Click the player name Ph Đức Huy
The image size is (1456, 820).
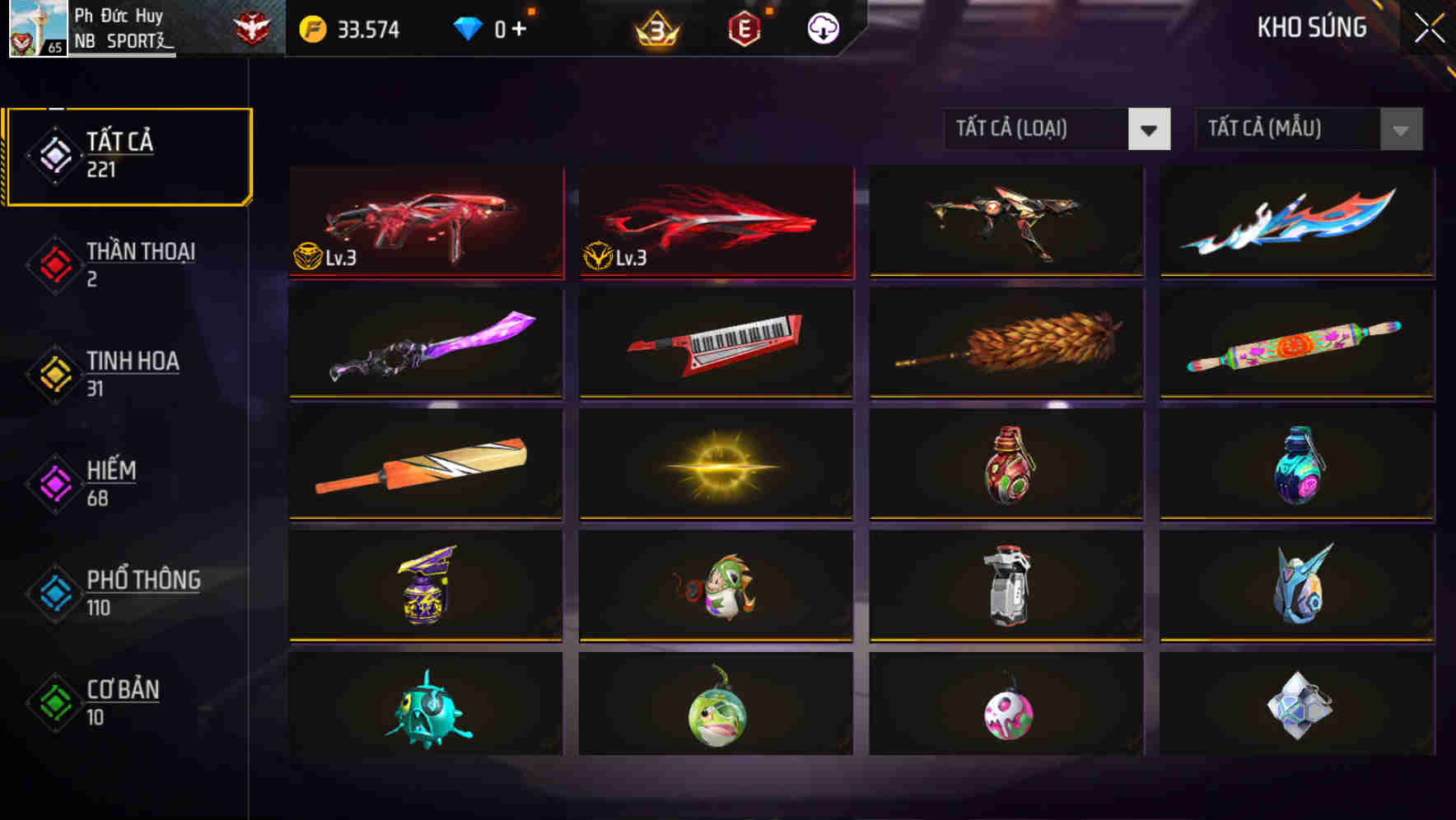[x=119, y=15]
